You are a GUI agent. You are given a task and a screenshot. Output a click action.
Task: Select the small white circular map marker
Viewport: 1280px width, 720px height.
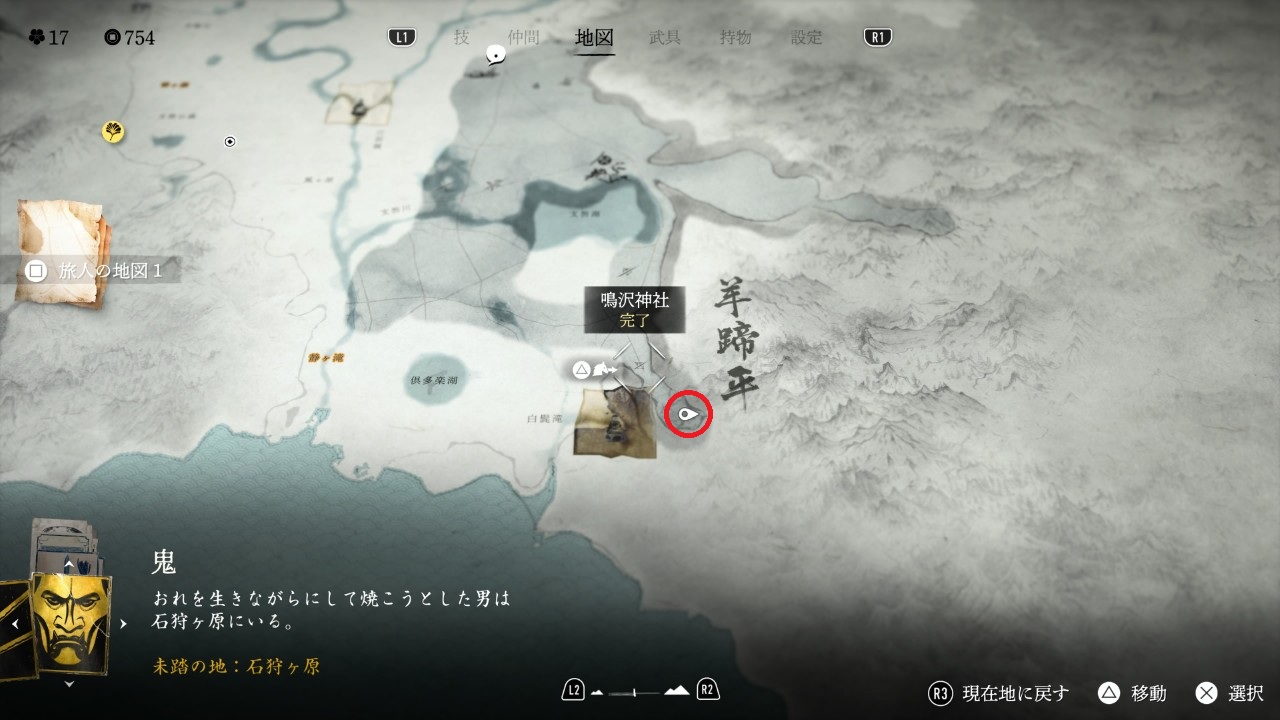[230, 142]
